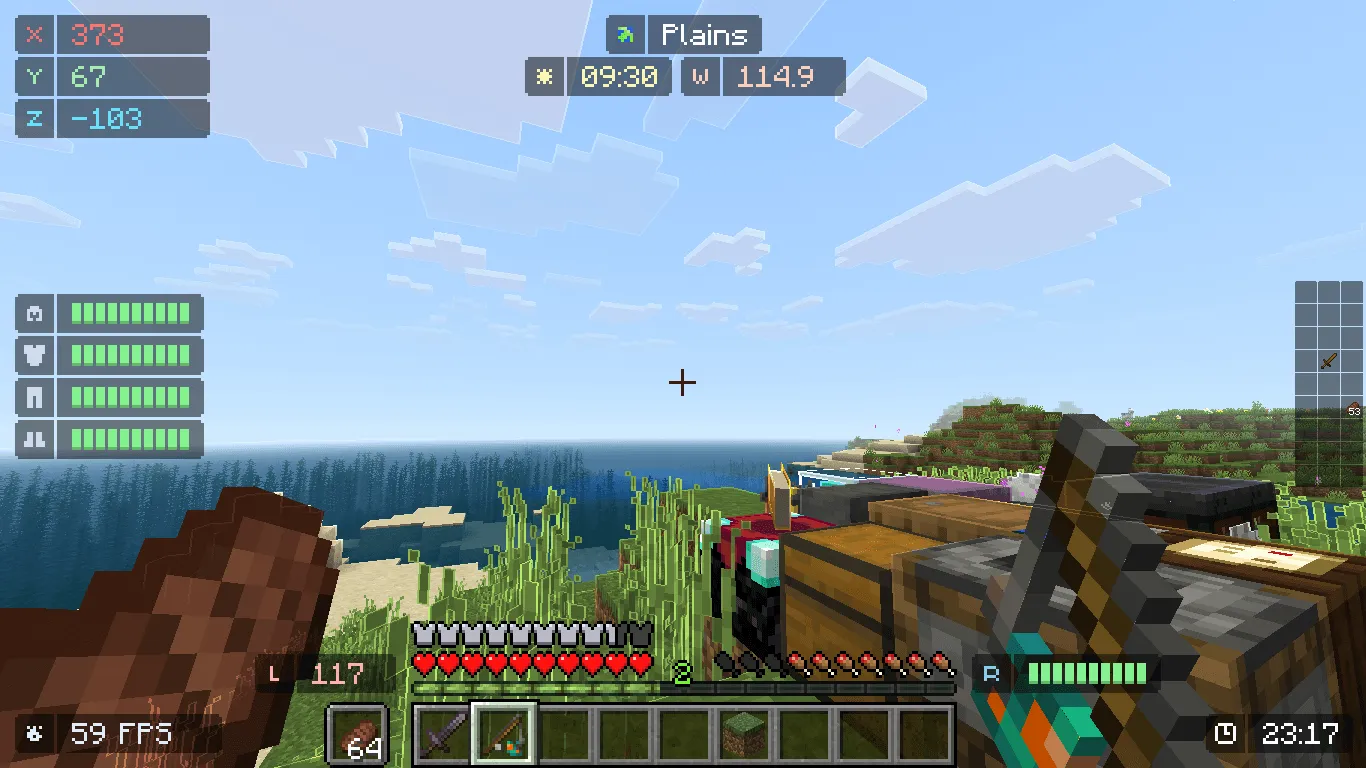The image size is (1366, 768).
Task: Click the boots durability icon
Action: [x=33, y=439]
